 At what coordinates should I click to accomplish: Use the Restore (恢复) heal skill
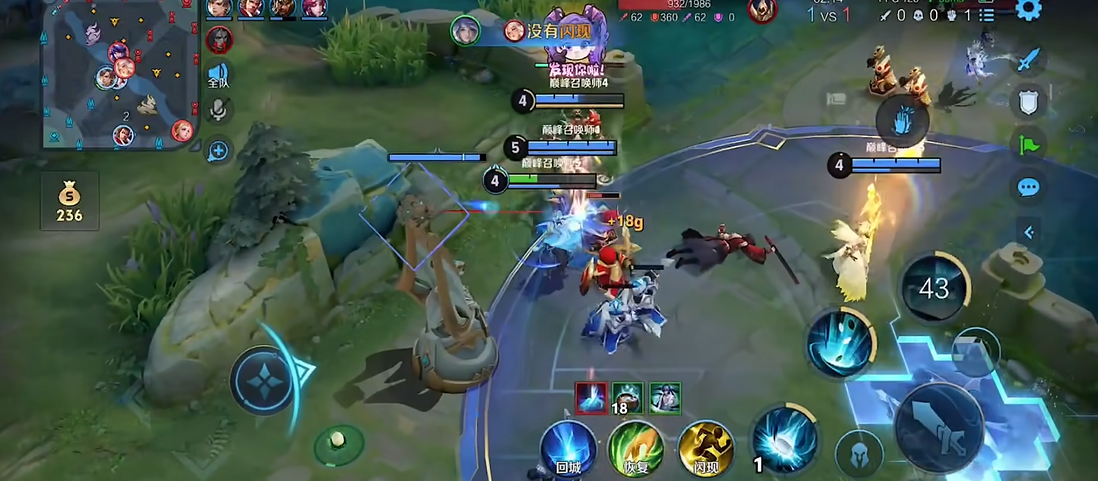click(x=637, y=447)
